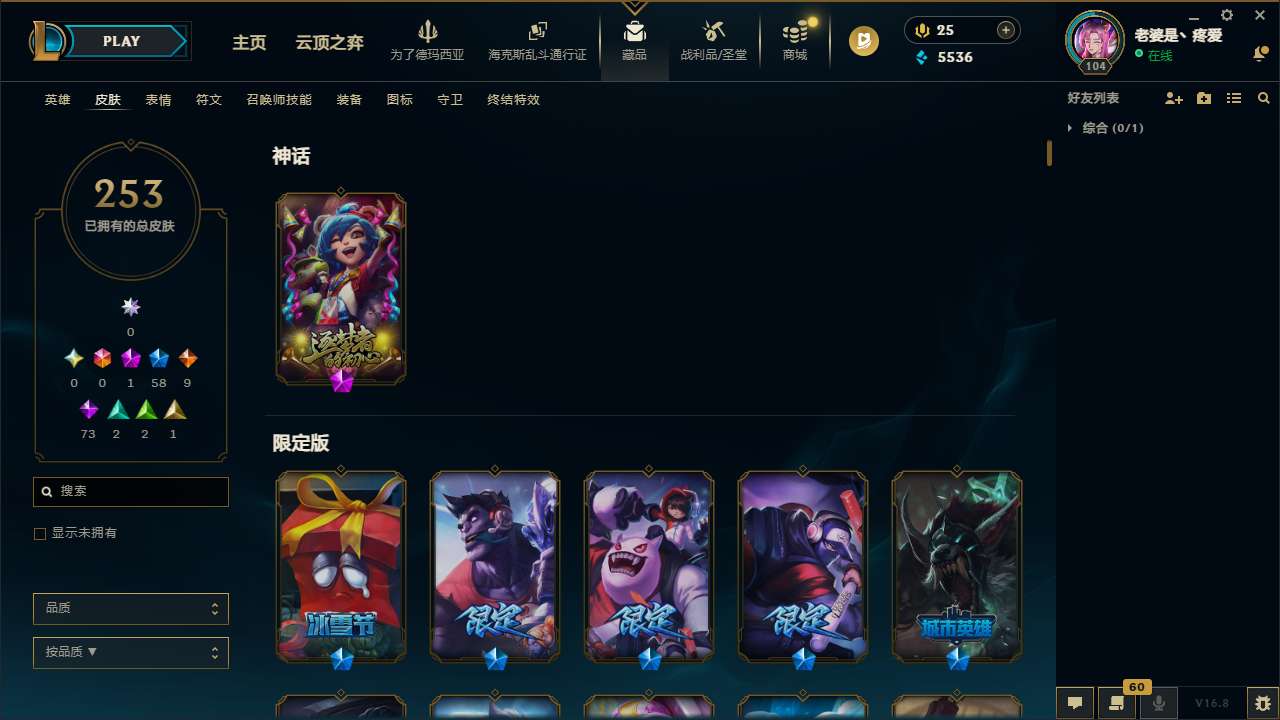1280x720 pixels.
Task: Click the create friend group folder icon
Action: point(1204,97)
